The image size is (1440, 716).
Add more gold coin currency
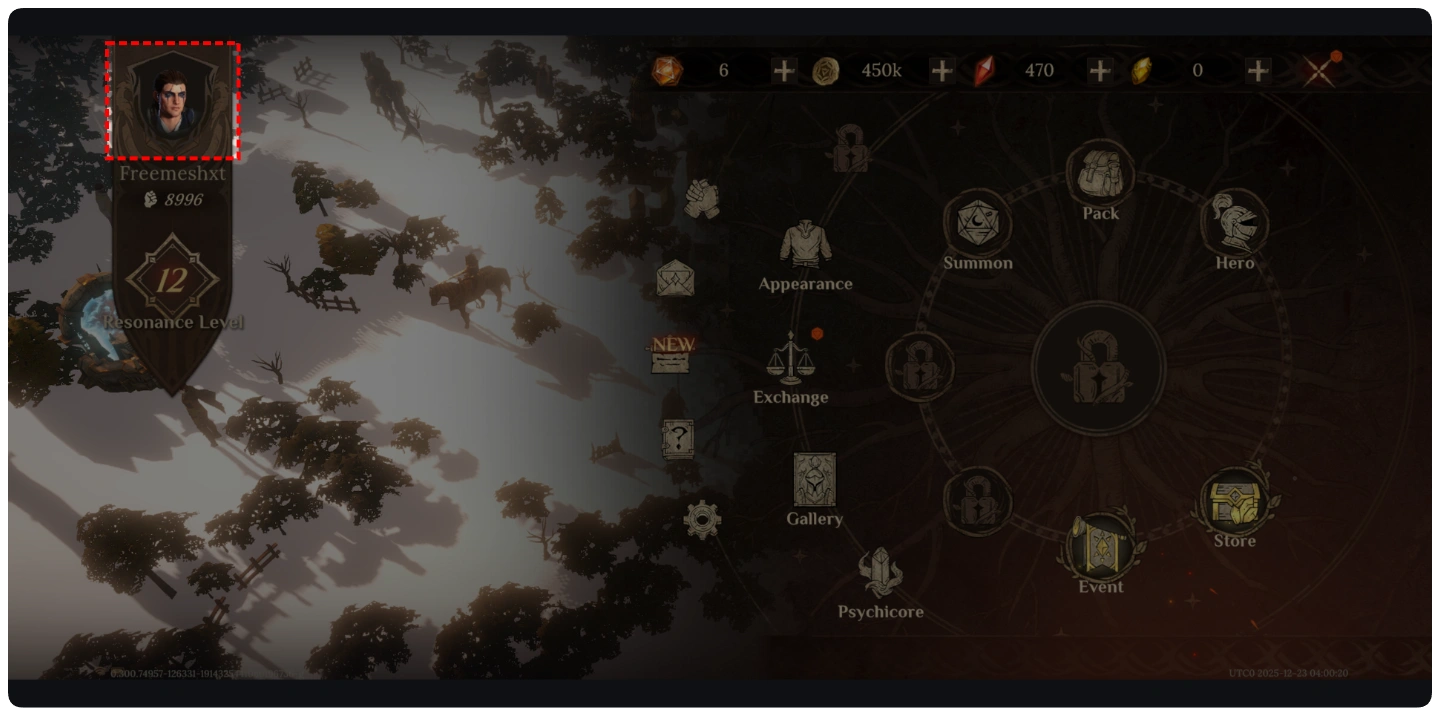942,71
